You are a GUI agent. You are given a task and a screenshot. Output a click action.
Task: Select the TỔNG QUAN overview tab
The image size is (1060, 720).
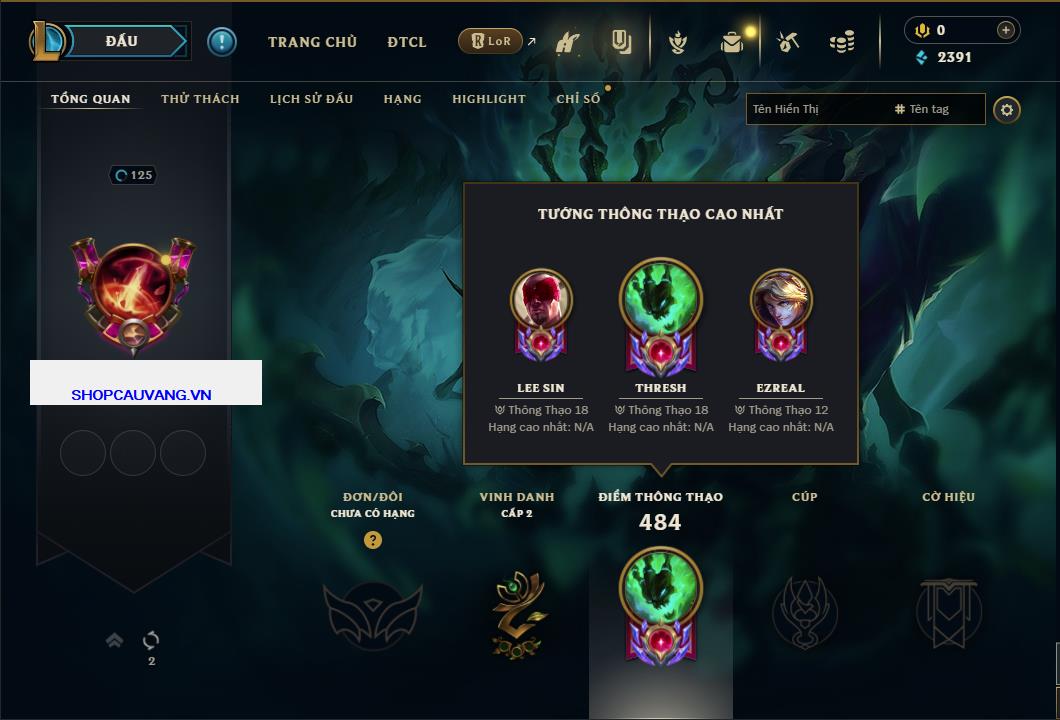[91, 99]
